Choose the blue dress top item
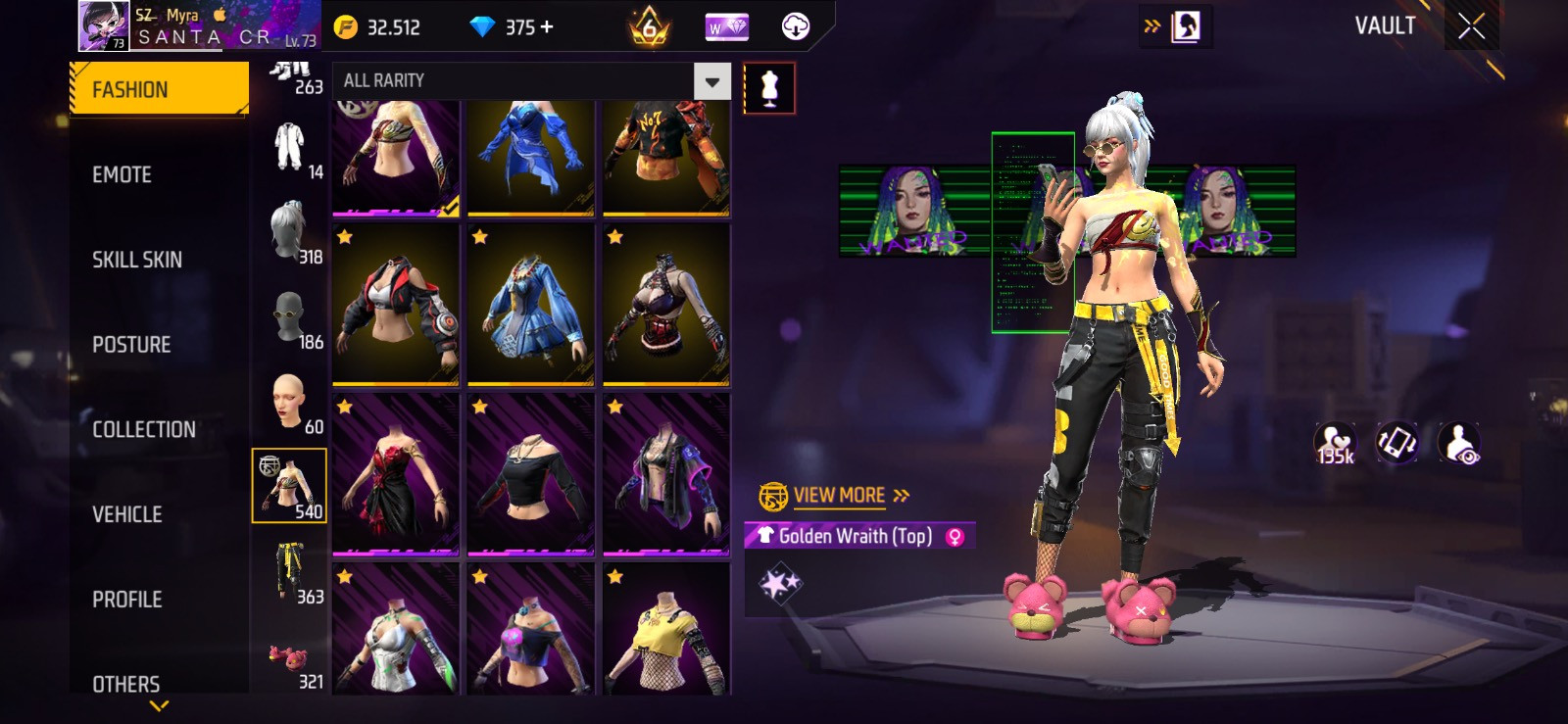Image resolution: width=1568 pixels, height=724 pixels. (530, 304)
